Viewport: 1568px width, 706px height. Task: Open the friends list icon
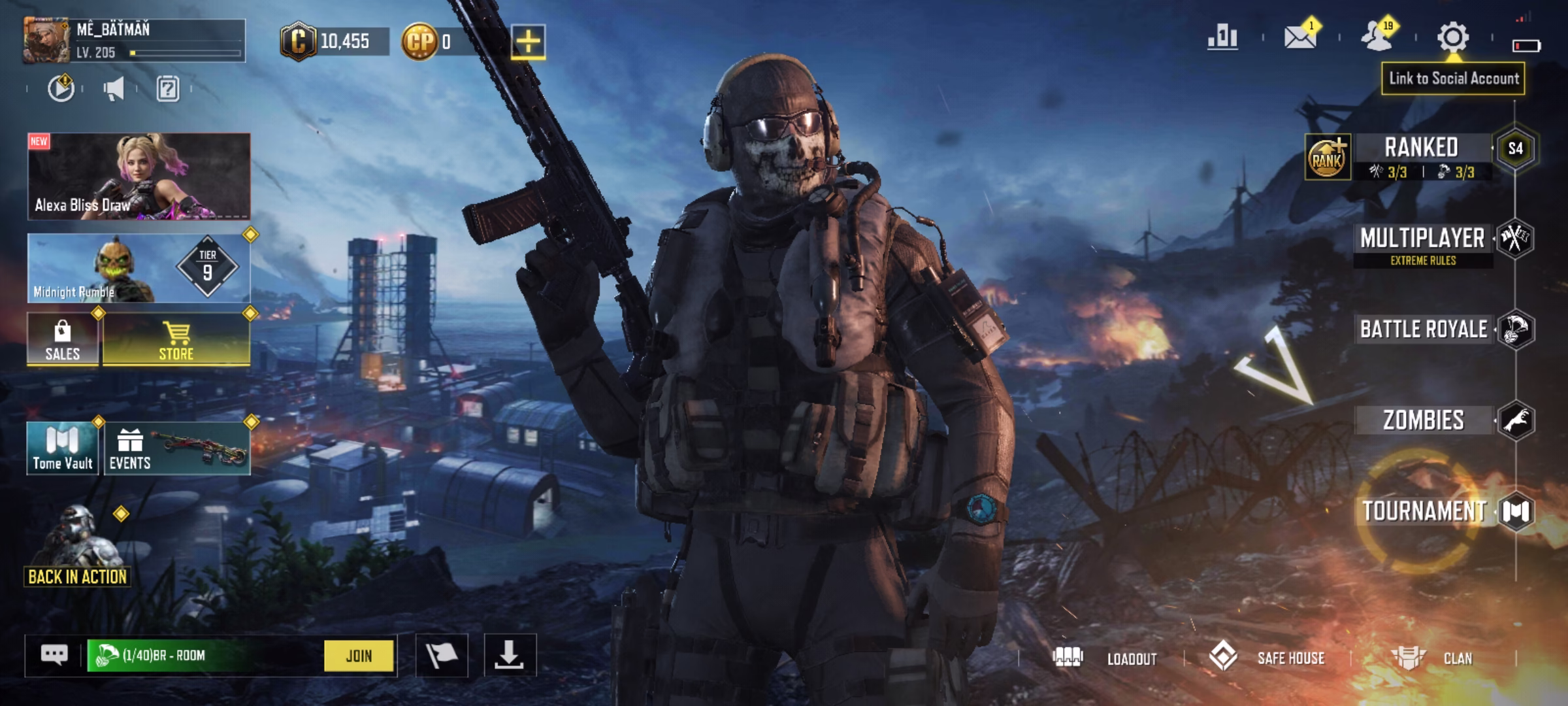pyautogui.click(x=1377, y=37)
